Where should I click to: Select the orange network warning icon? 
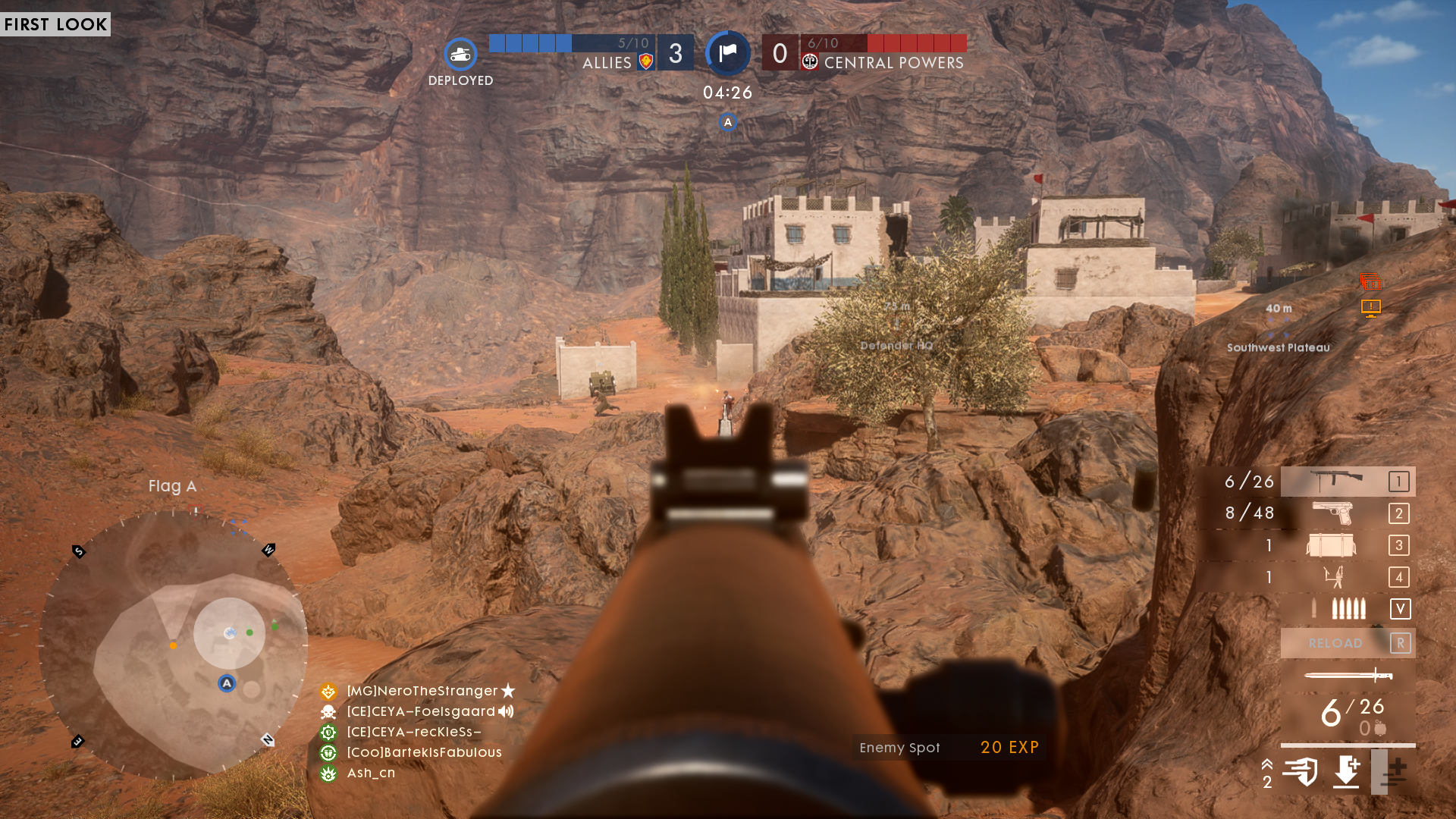pyautogui.click(x=1370, y=308)
